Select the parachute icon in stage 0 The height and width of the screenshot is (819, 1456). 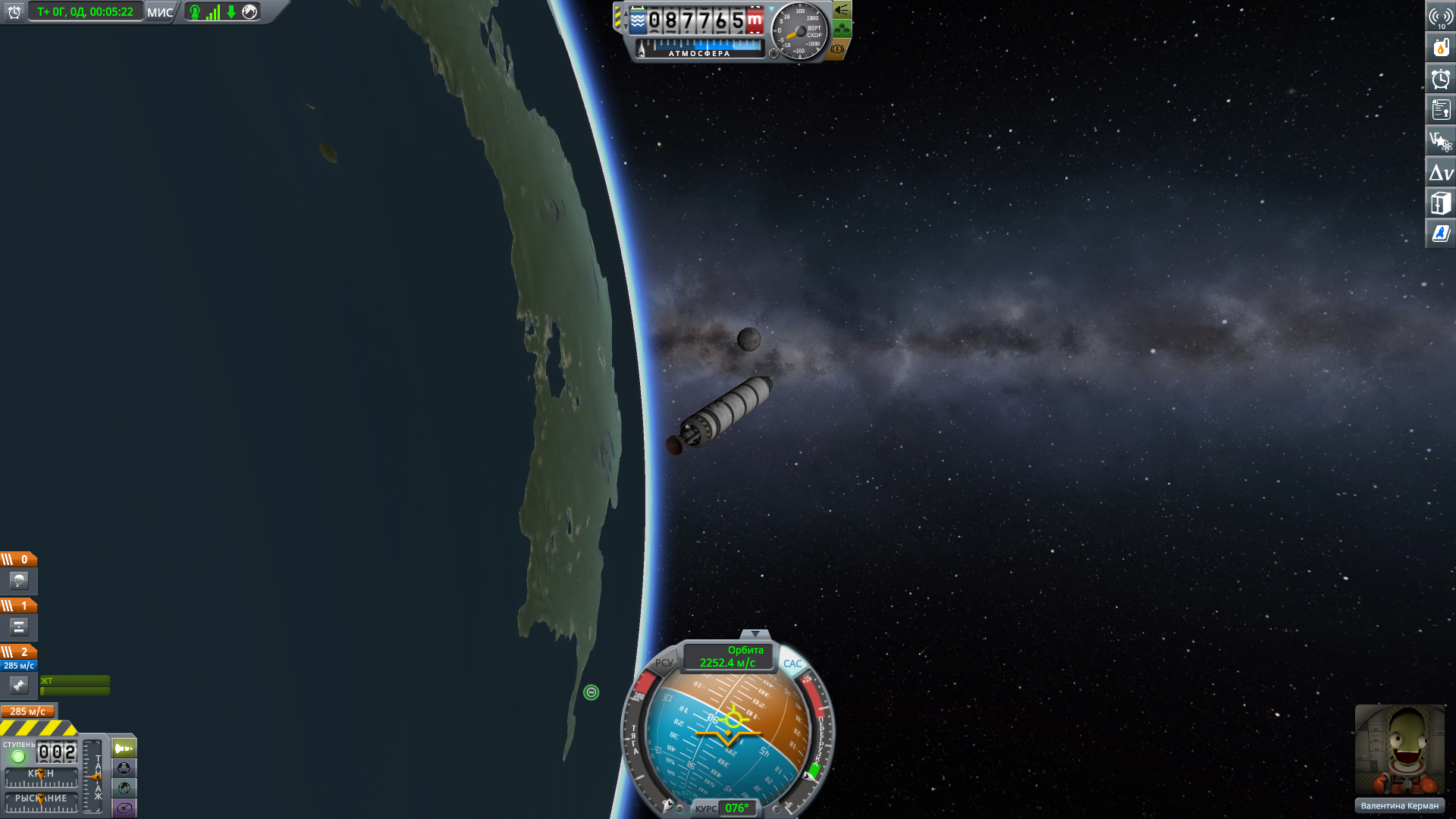pos(19,581)
